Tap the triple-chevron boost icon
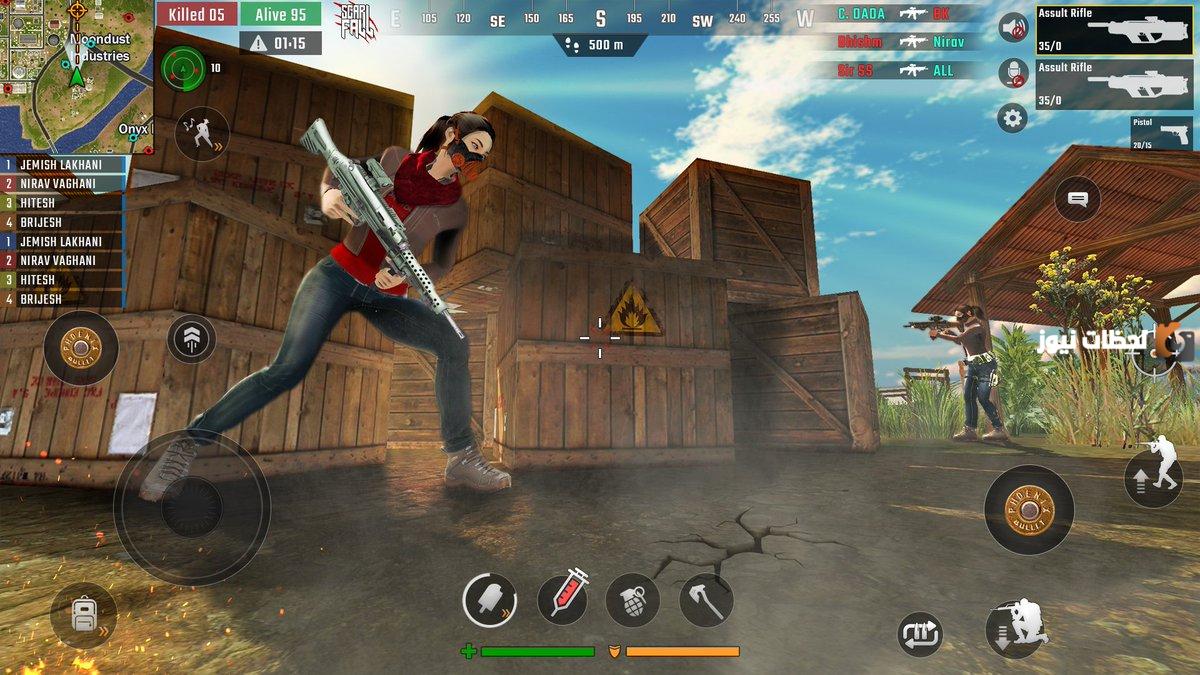Viewport: 1200px width, 675px height. pos(192,338)
